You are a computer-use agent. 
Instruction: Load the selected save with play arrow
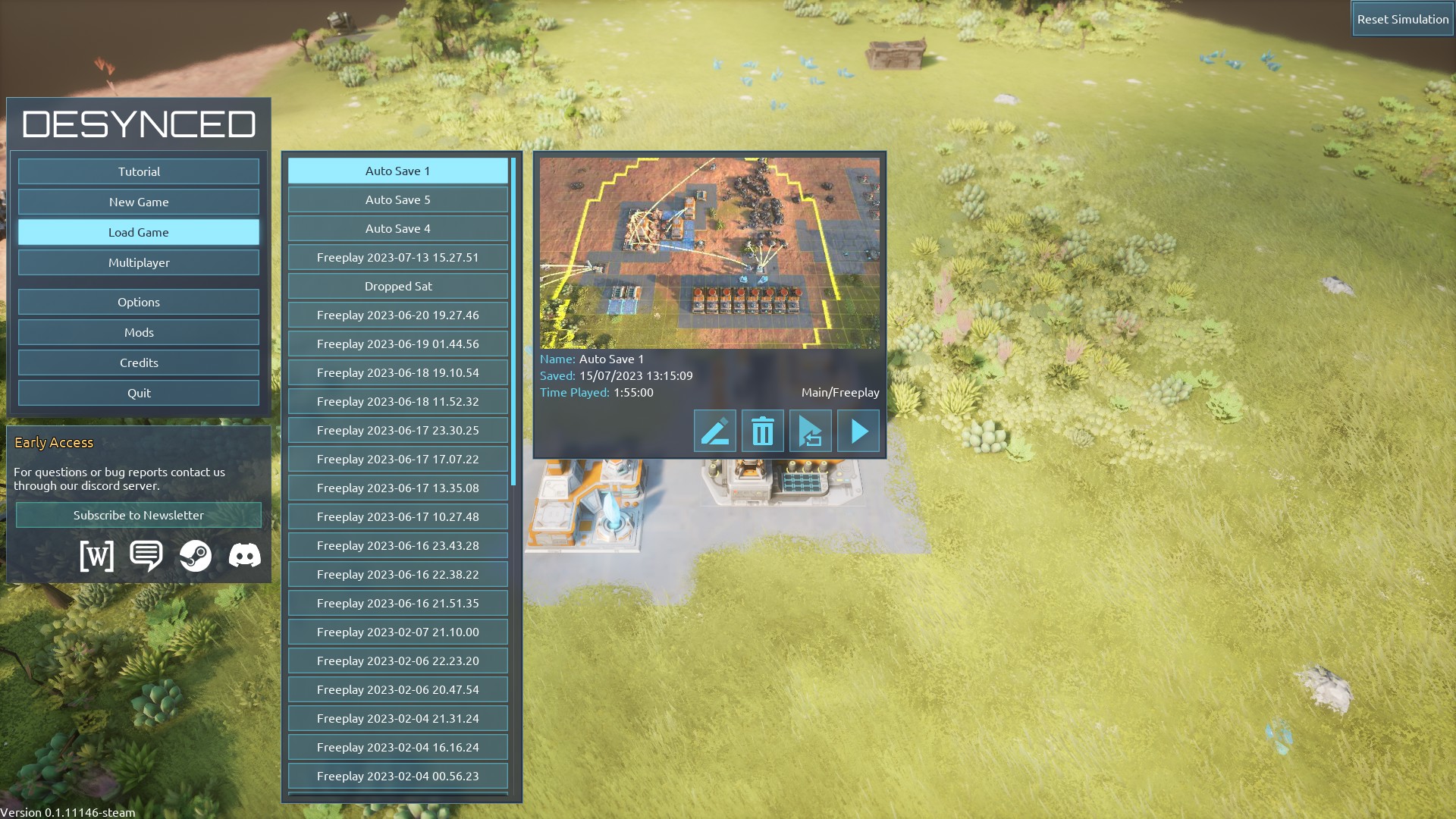click(x=858, y=431)
